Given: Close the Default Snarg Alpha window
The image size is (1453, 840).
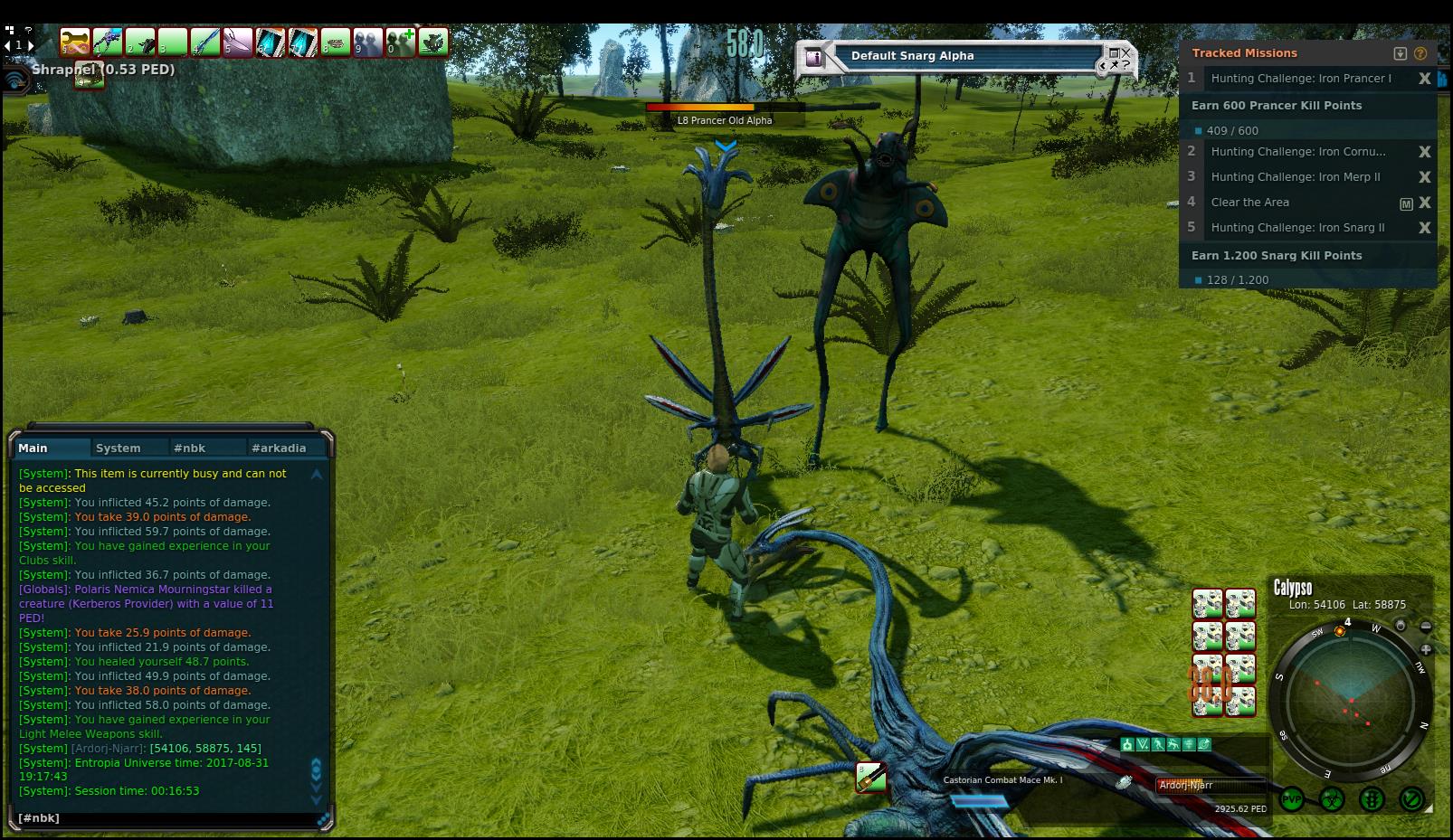Looking at the screenshot, I should [1125, 53].
